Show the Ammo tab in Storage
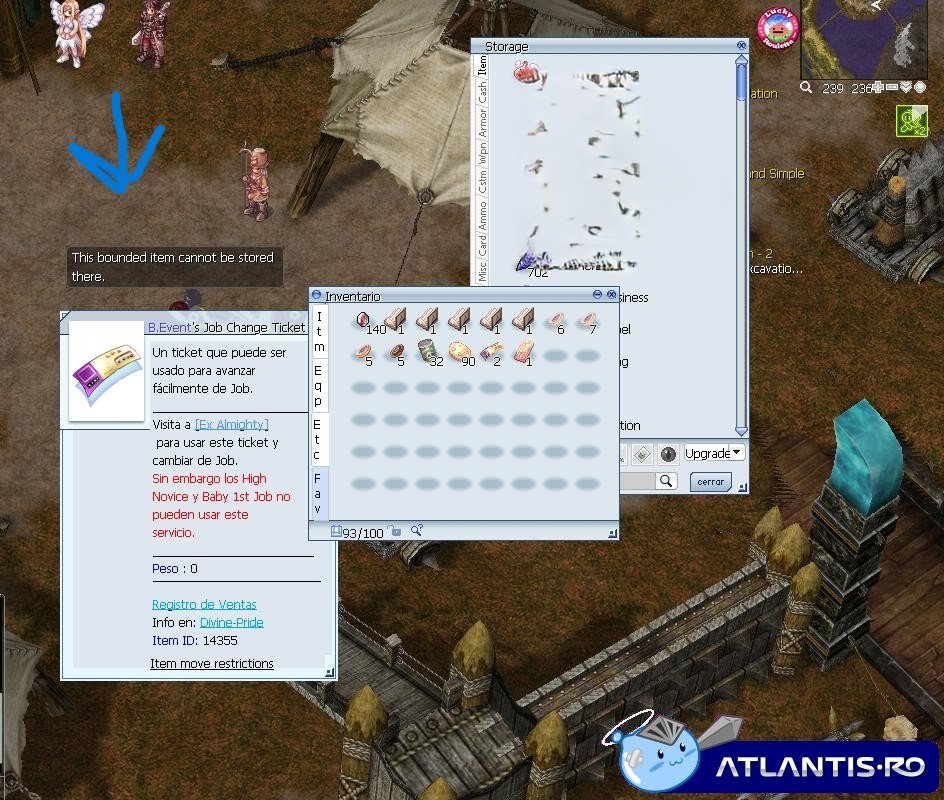Screen dimensions: 944x800 pyautogui.click(x=483, y=214)
